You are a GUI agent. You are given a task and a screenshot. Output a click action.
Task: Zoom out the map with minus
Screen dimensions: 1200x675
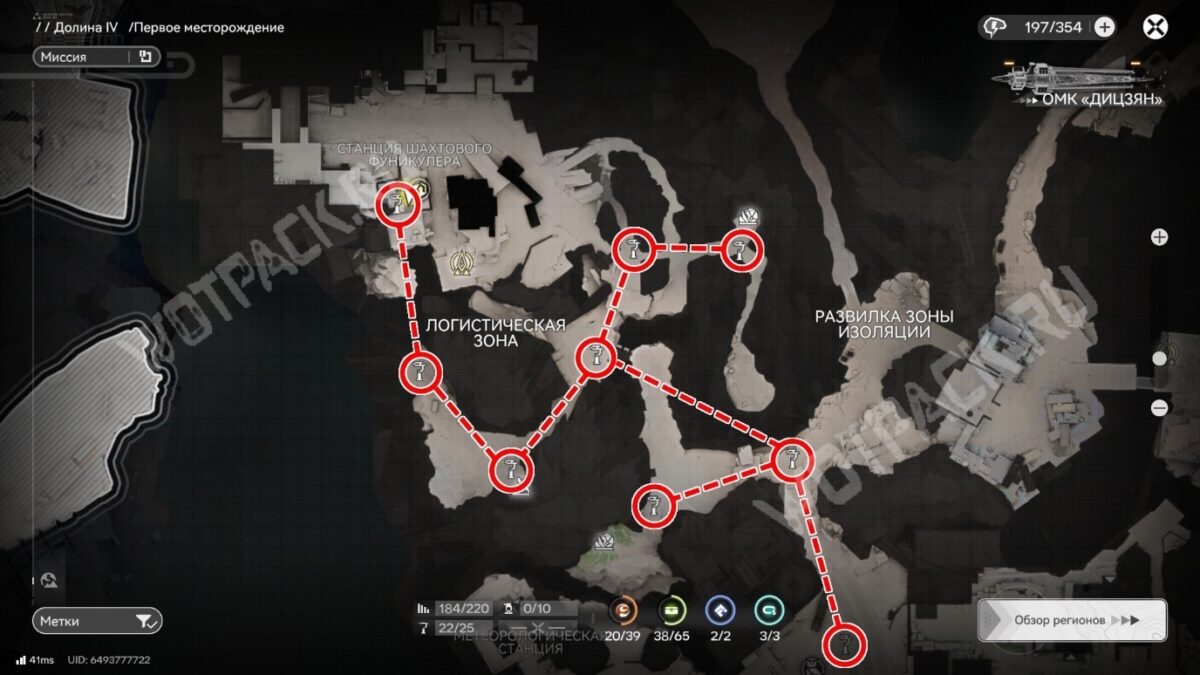1159,407
